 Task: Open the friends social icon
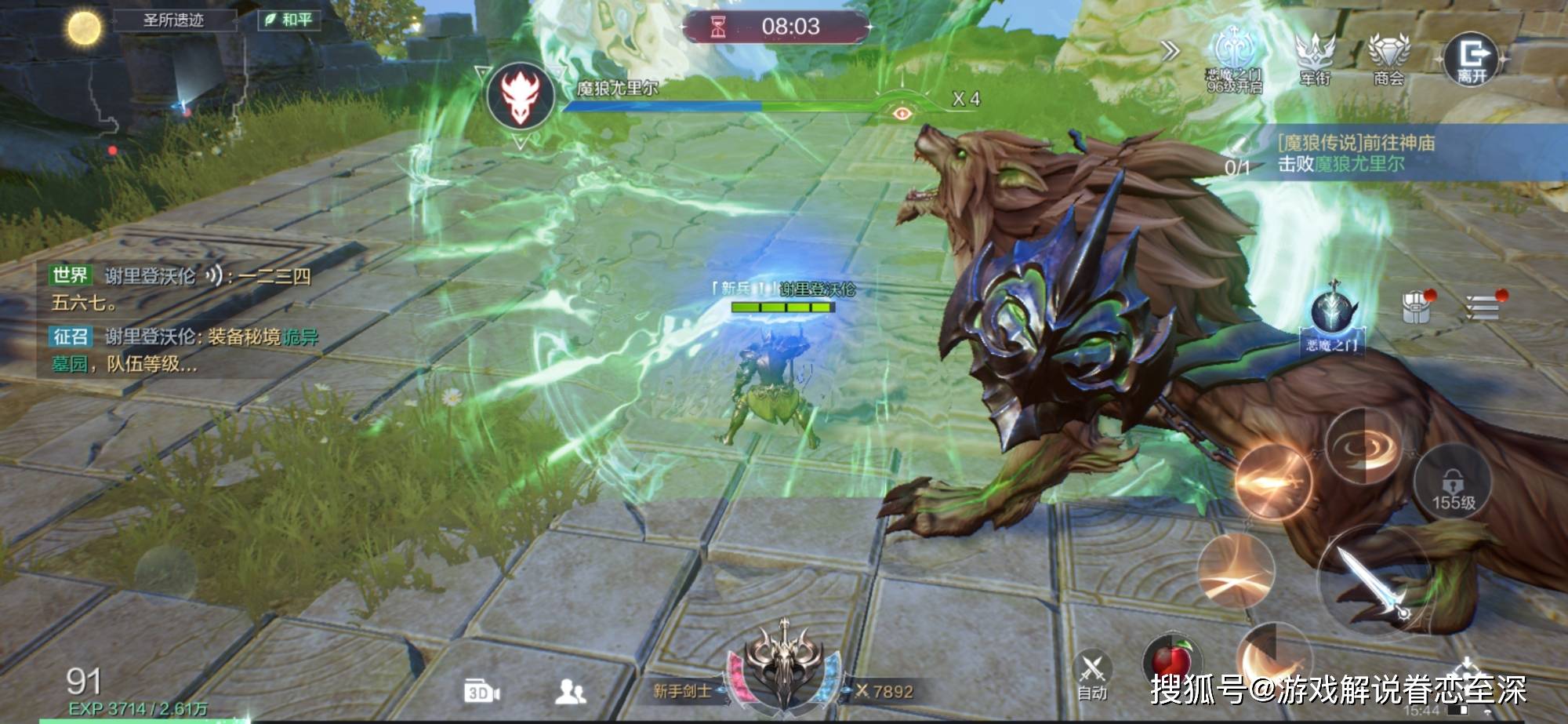click(570, 691)
